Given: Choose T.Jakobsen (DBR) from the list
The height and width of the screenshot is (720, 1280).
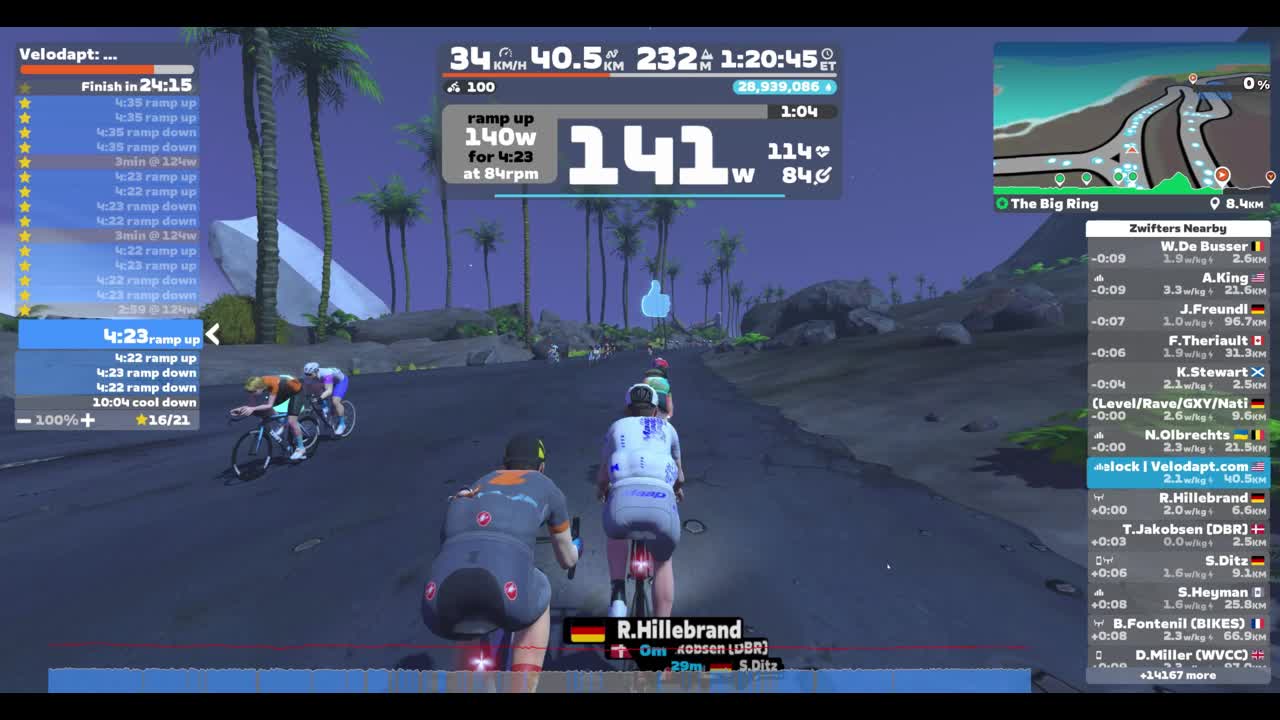Looking at the screenshot, I should 1177,535.
